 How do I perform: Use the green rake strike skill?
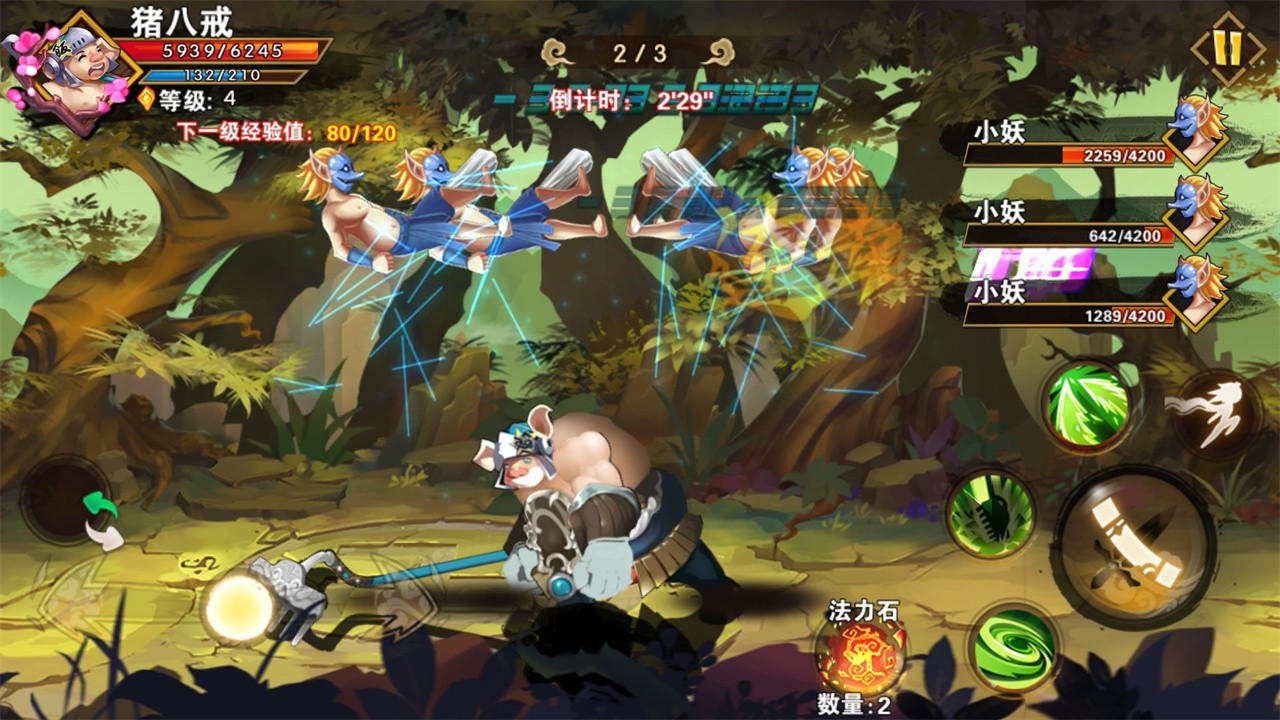click(991, 515)
